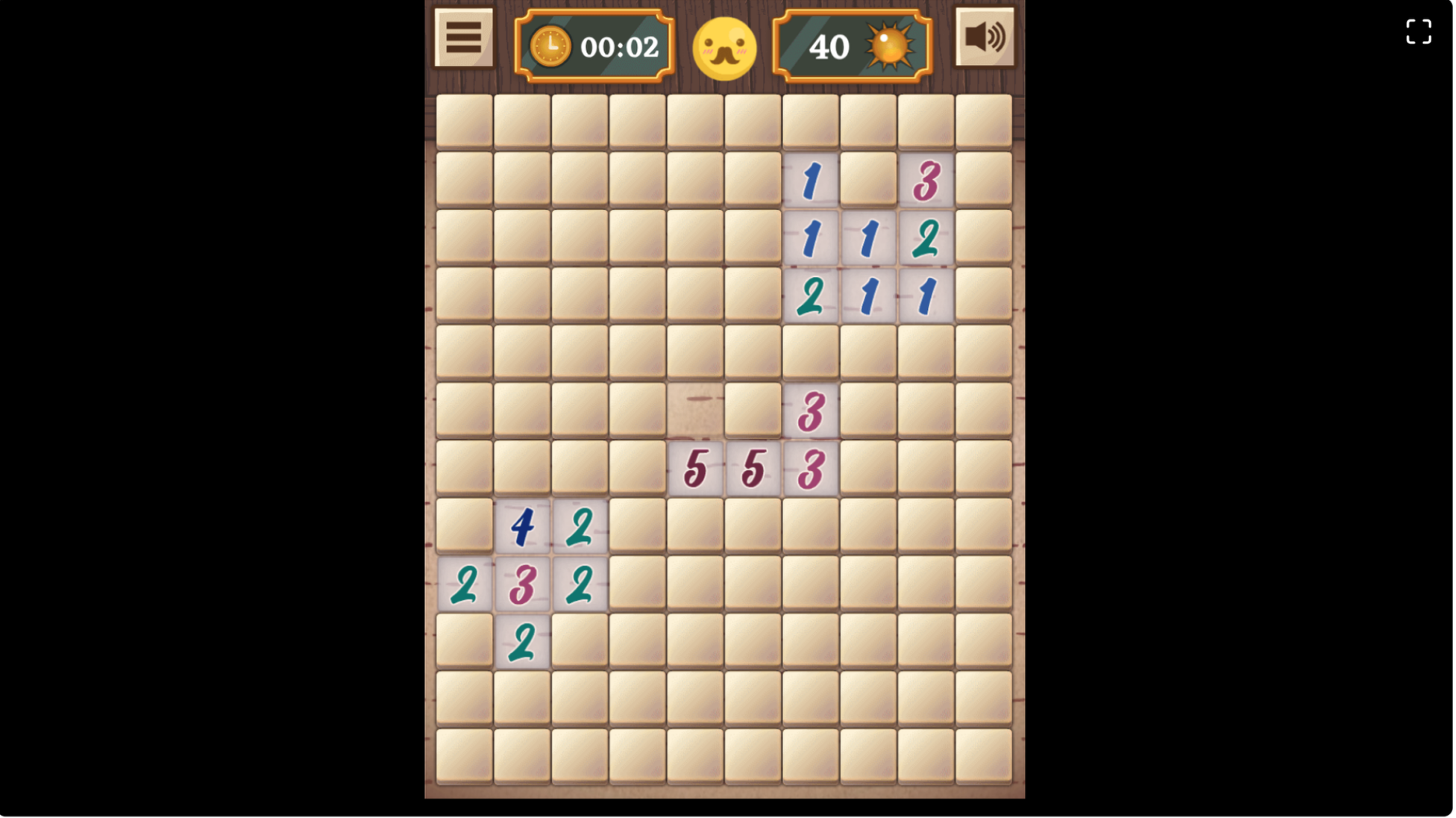Screen dimensions: 1456x818
Task: Click the lone 3 above the two 5s
Action: [x=809, y=409]
